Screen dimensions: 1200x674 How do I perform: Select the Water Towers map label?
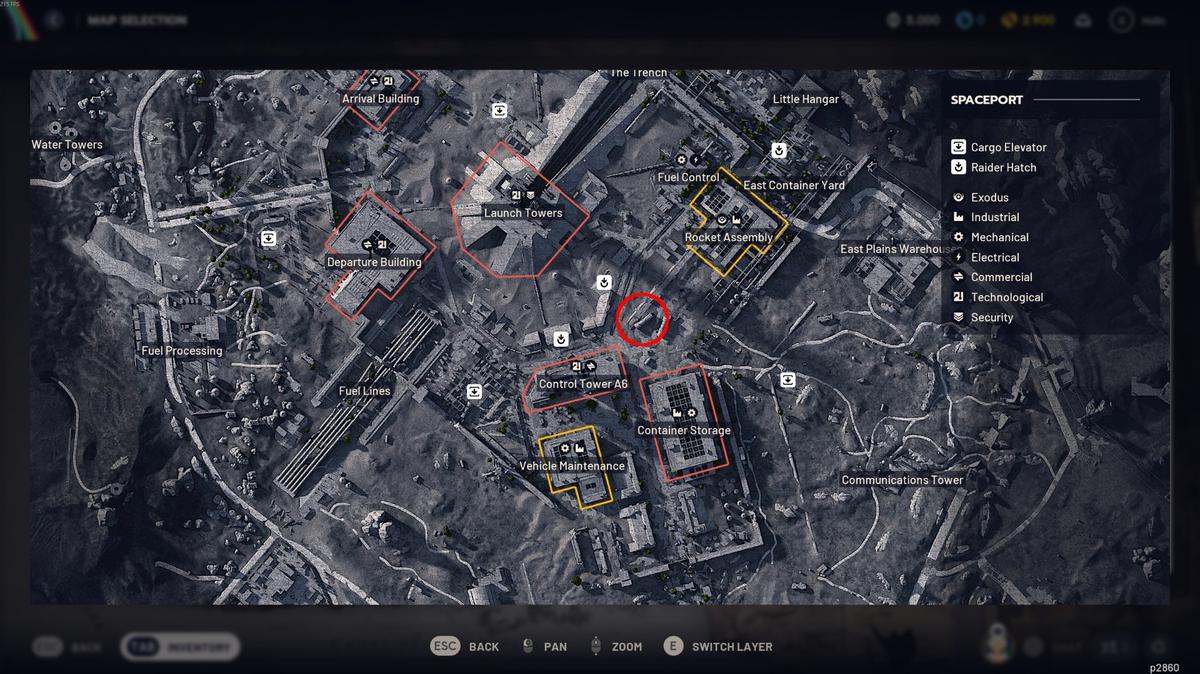click(67, 145)
